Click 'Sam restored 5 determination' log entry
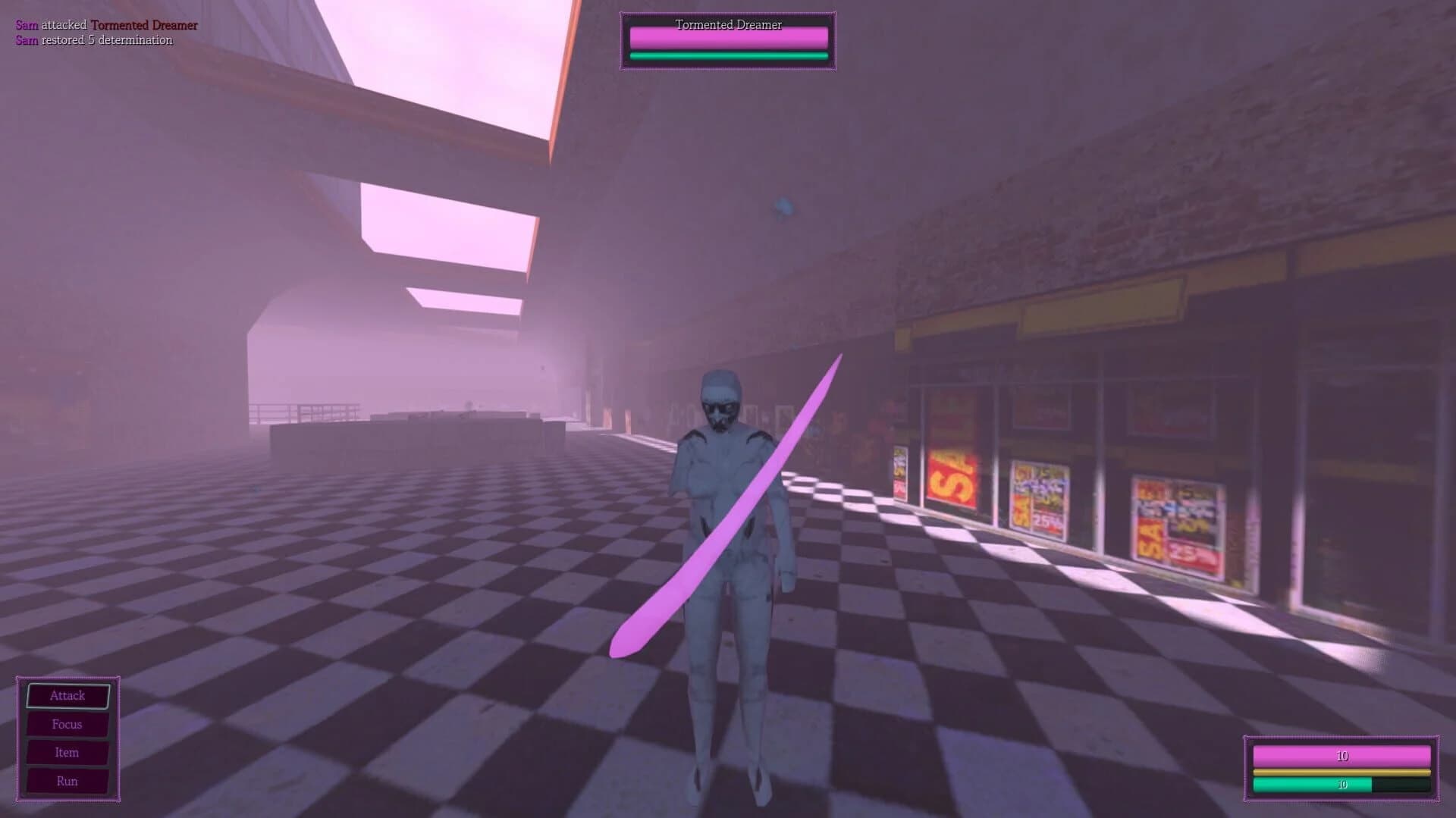 [x=93, y=39]
